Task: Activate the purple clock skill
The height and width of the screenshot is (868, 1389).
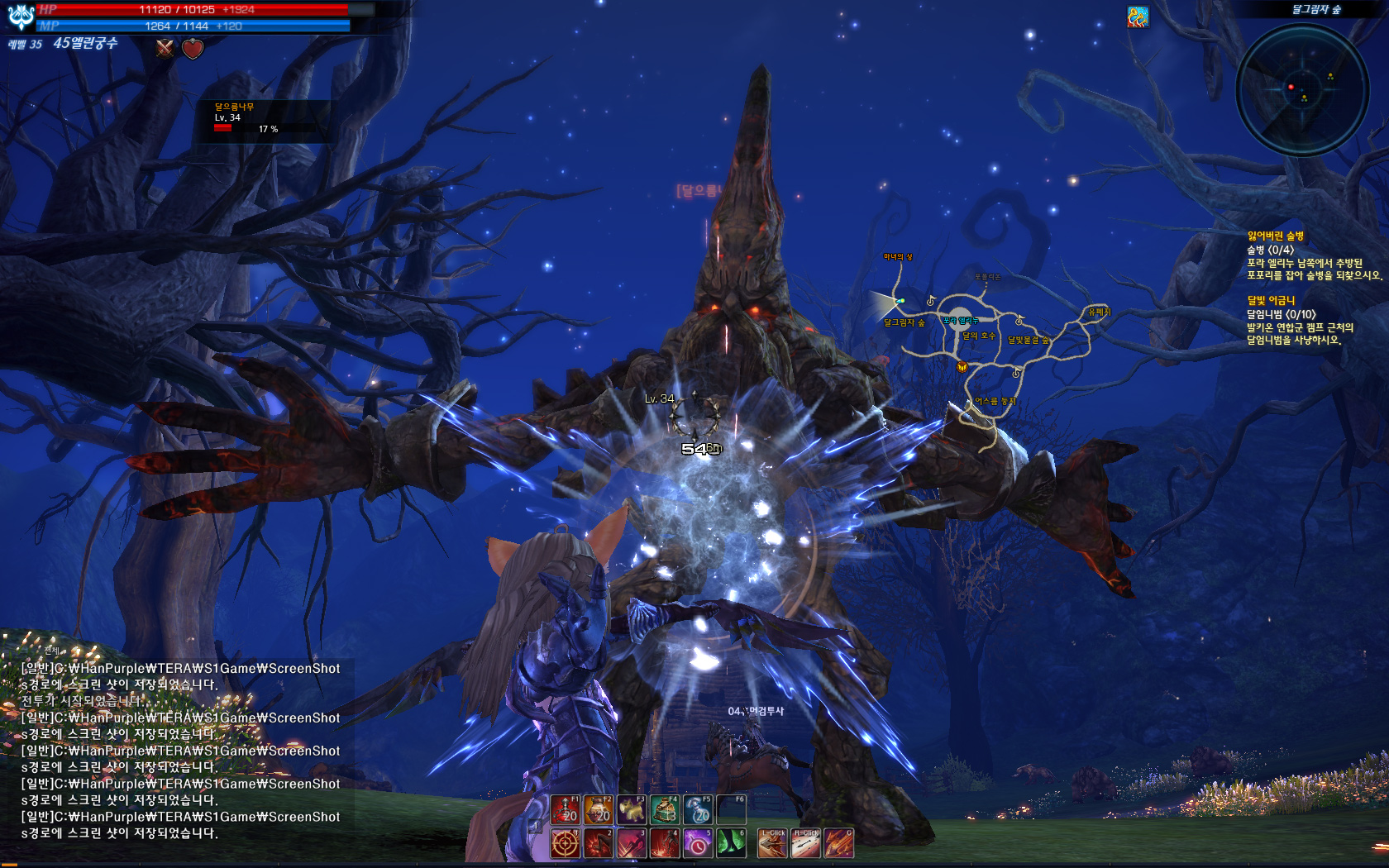Action: click(x=698, y=844)
